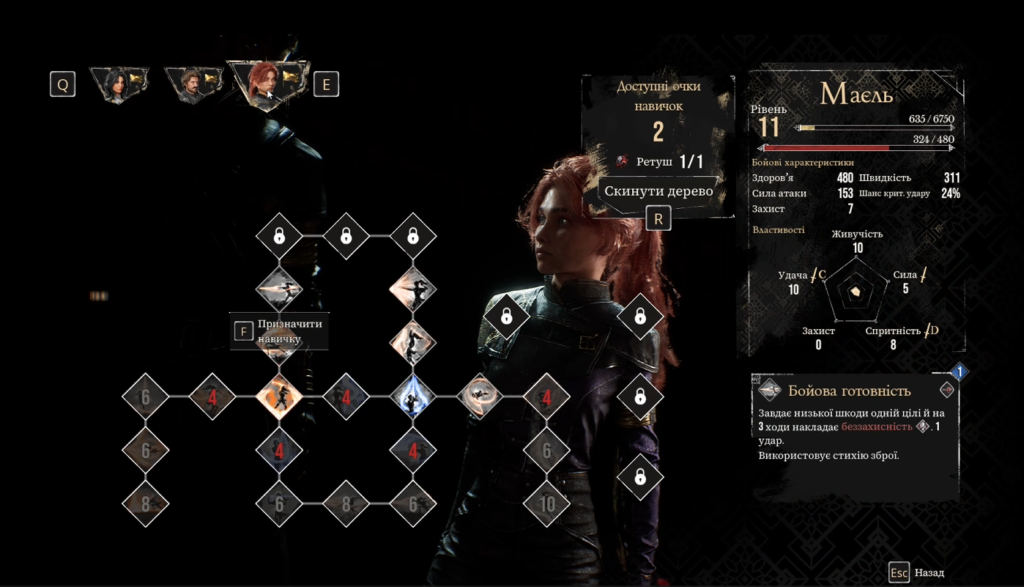Select the unlocked skill directly above the blue node
Image resolution: width=1024 pixels, height=587 pixels.
point(412,342)
